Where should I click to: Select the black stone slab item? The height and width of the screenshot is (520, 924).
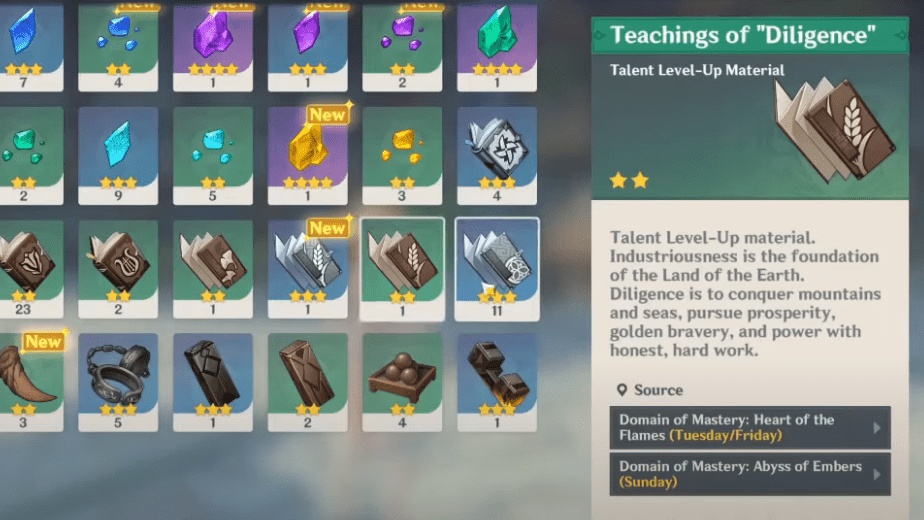(x=213, y=380)
